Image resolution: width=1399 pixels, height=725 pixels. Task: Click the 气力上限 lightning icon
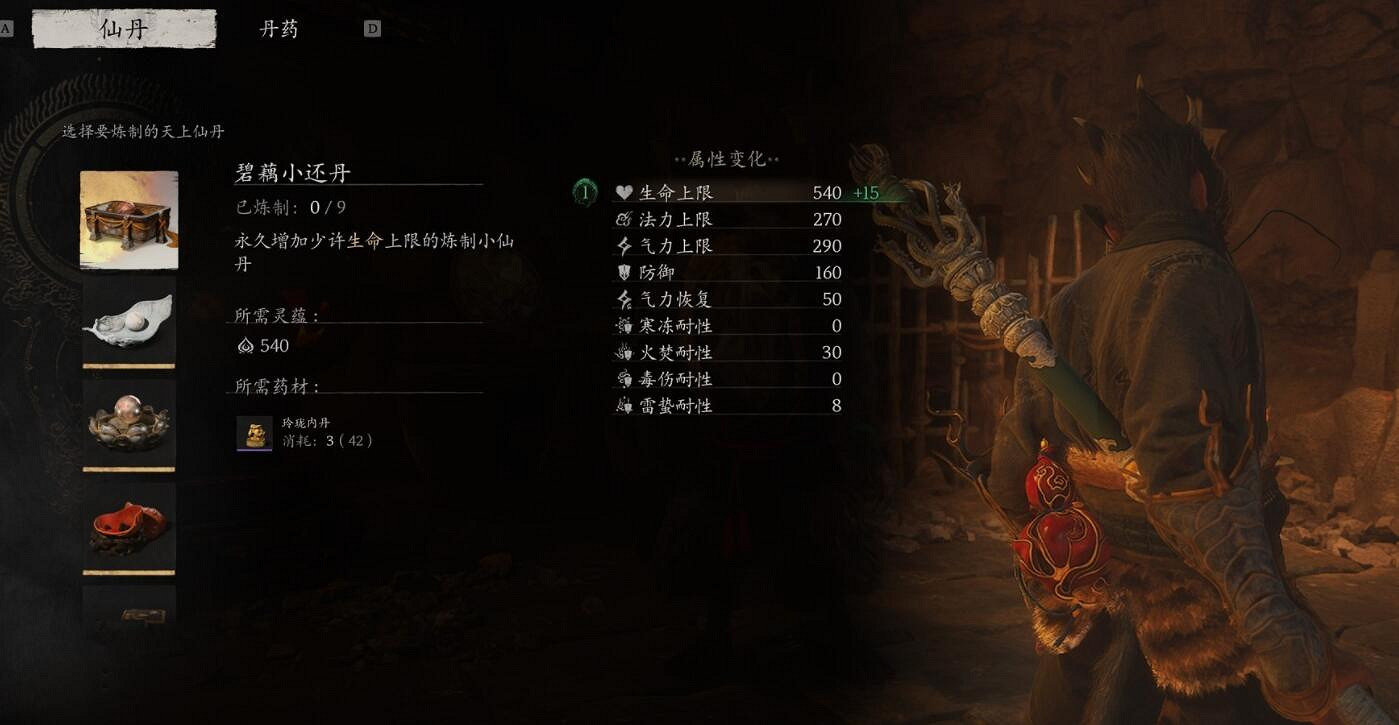point(621,245)
